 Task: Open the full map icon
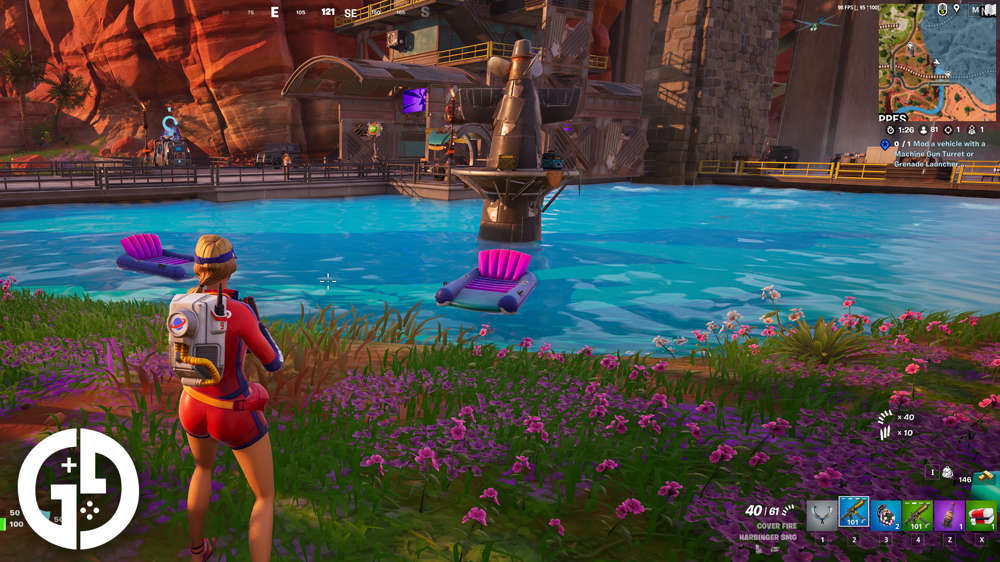(x=988, y=9)
